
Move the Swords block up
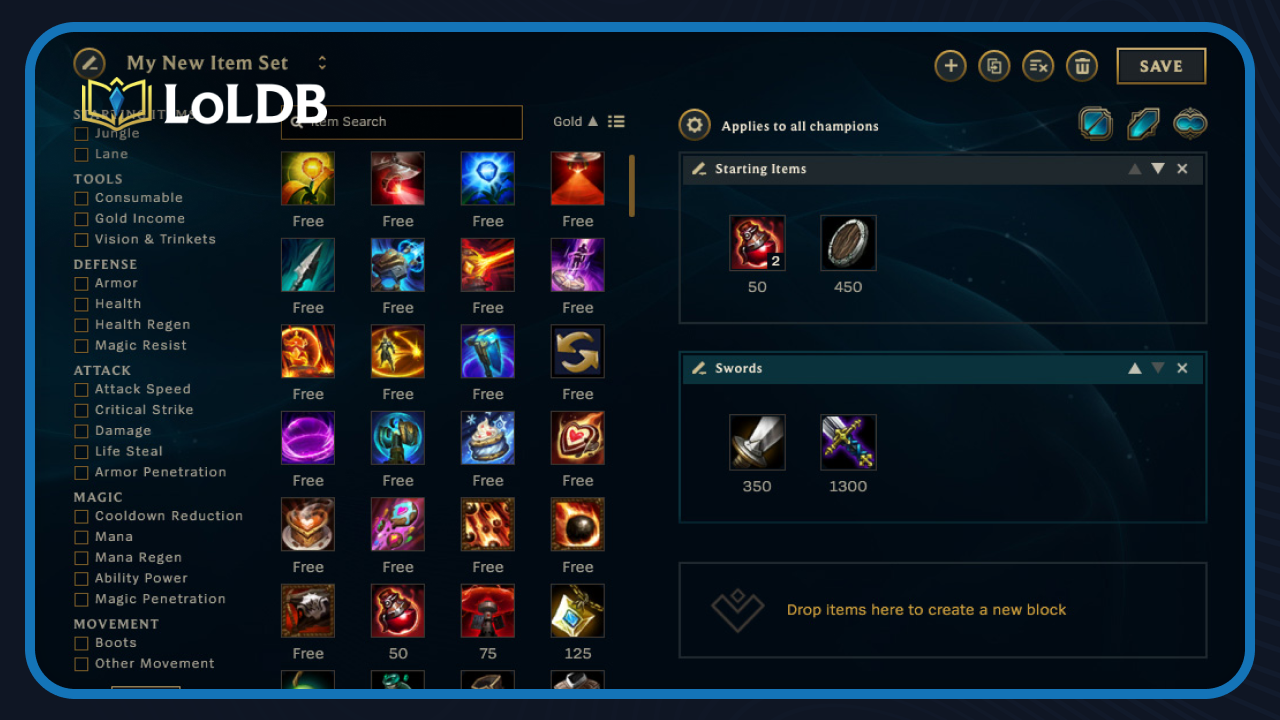point(1135,368)
